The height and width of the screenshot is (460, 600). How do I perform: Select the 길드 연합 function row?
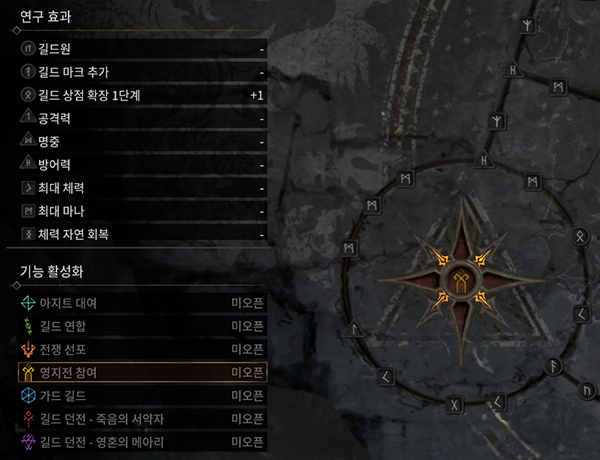click(x=142, y=326)
